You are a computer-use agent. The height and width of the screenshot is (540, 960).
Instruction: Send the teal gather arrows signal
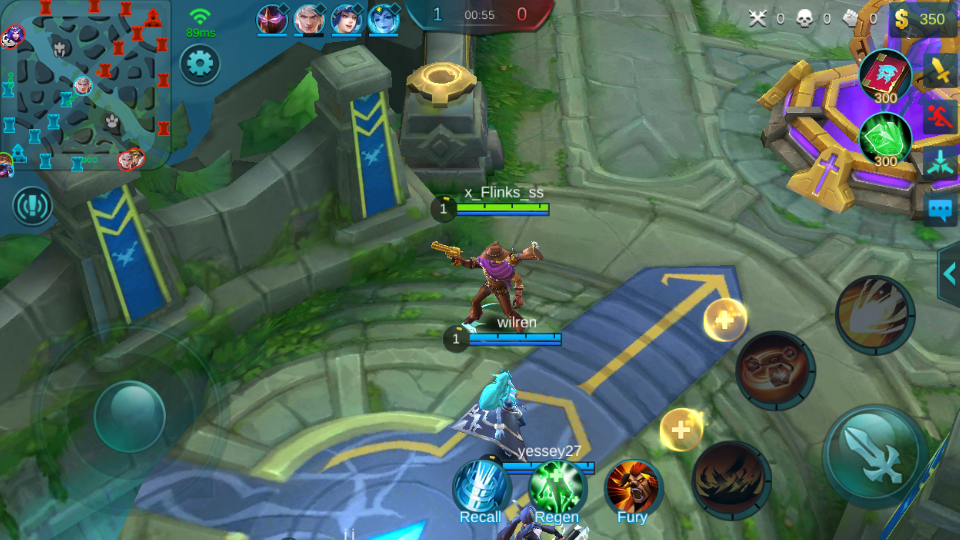point(941,162)
